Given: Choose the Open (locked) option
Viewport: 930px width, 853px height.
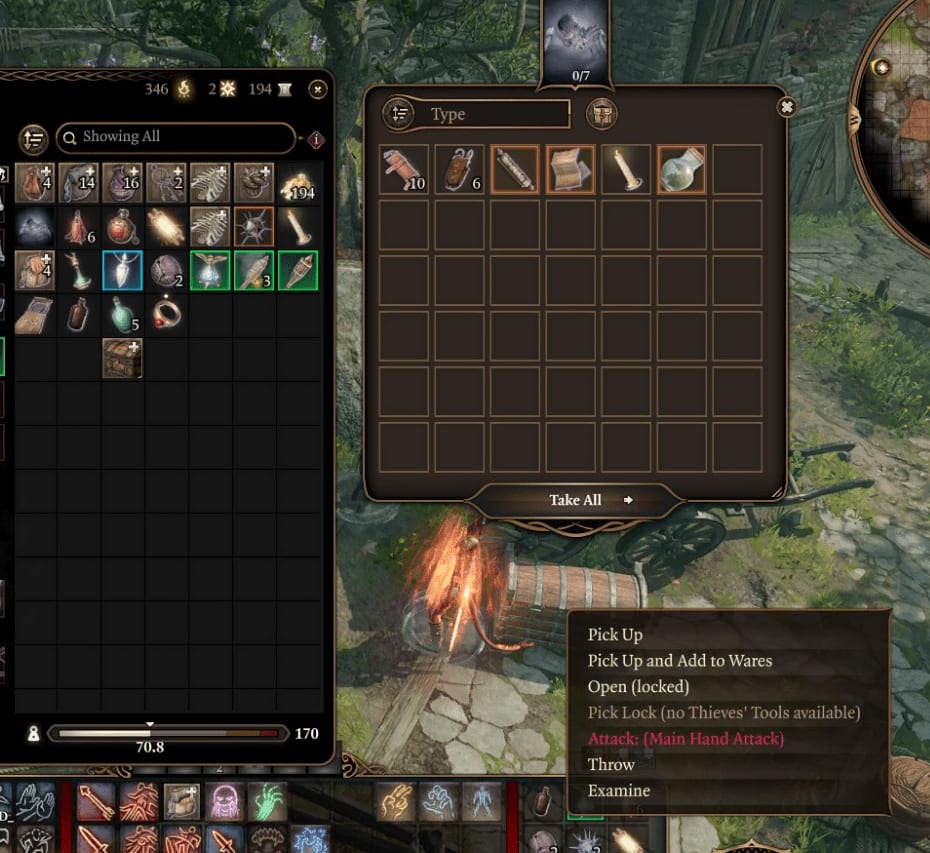Looking at the screenshot, I should (638, 686).
